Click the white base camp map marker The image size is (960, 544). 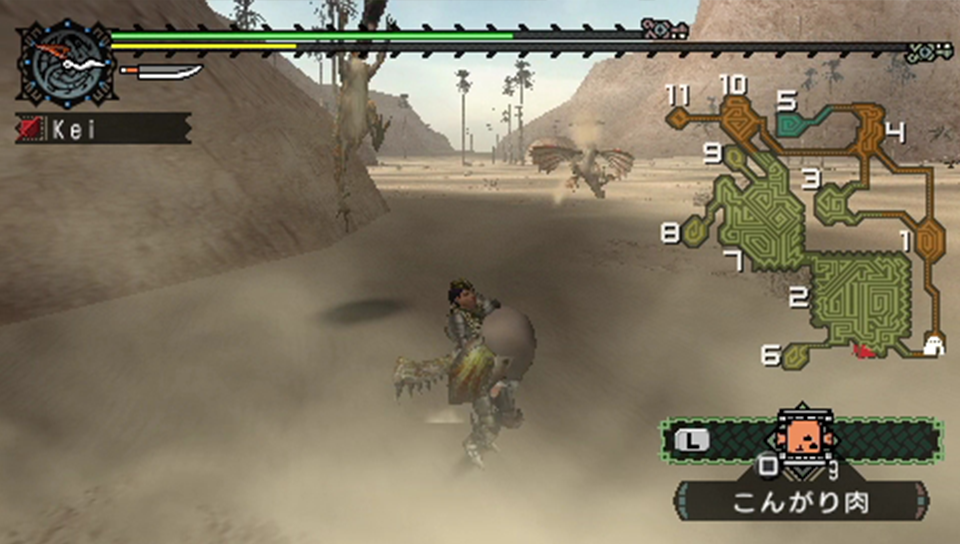click(934, 345)
